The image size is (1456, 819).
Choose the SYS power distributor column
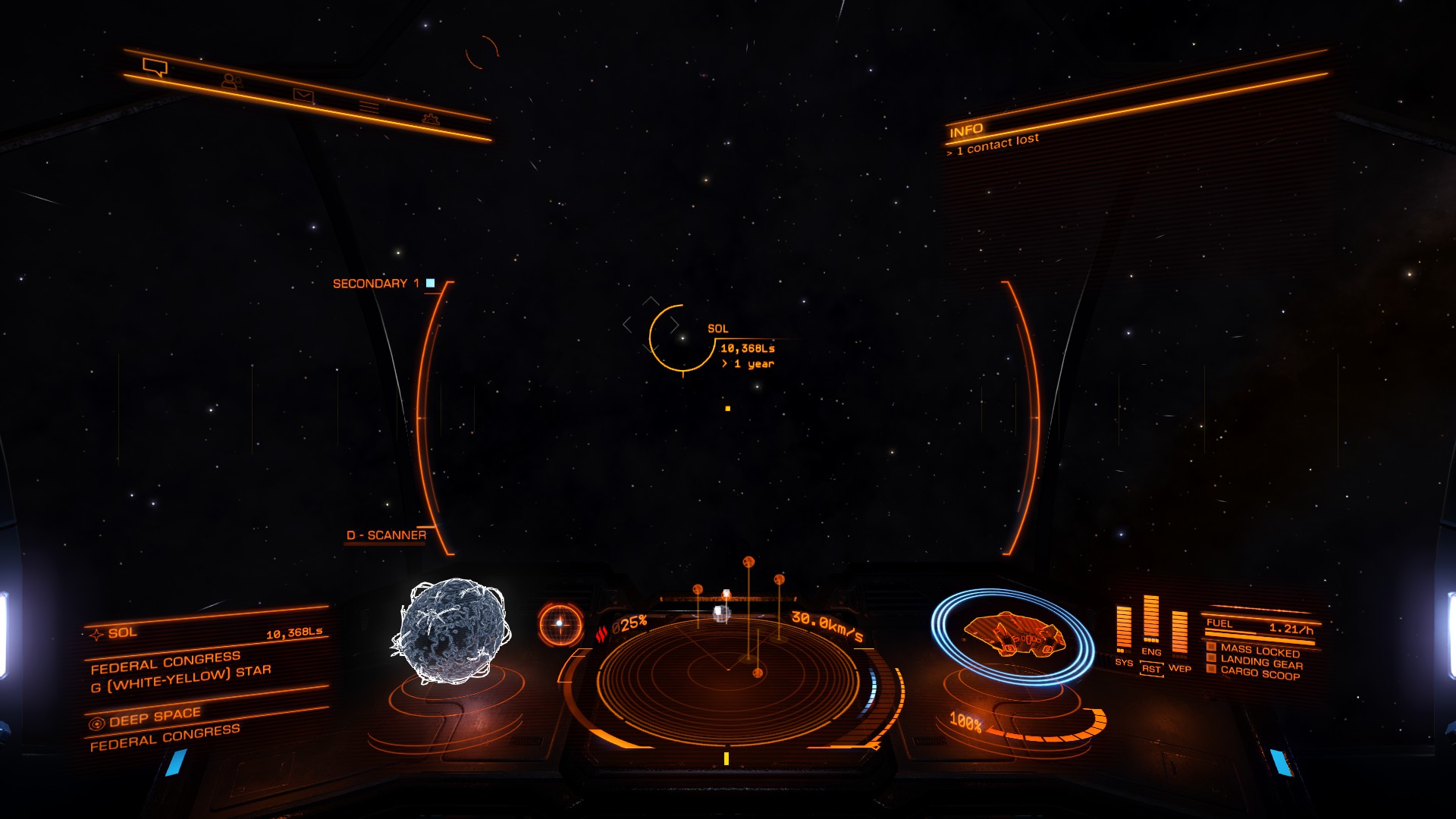1124,630
